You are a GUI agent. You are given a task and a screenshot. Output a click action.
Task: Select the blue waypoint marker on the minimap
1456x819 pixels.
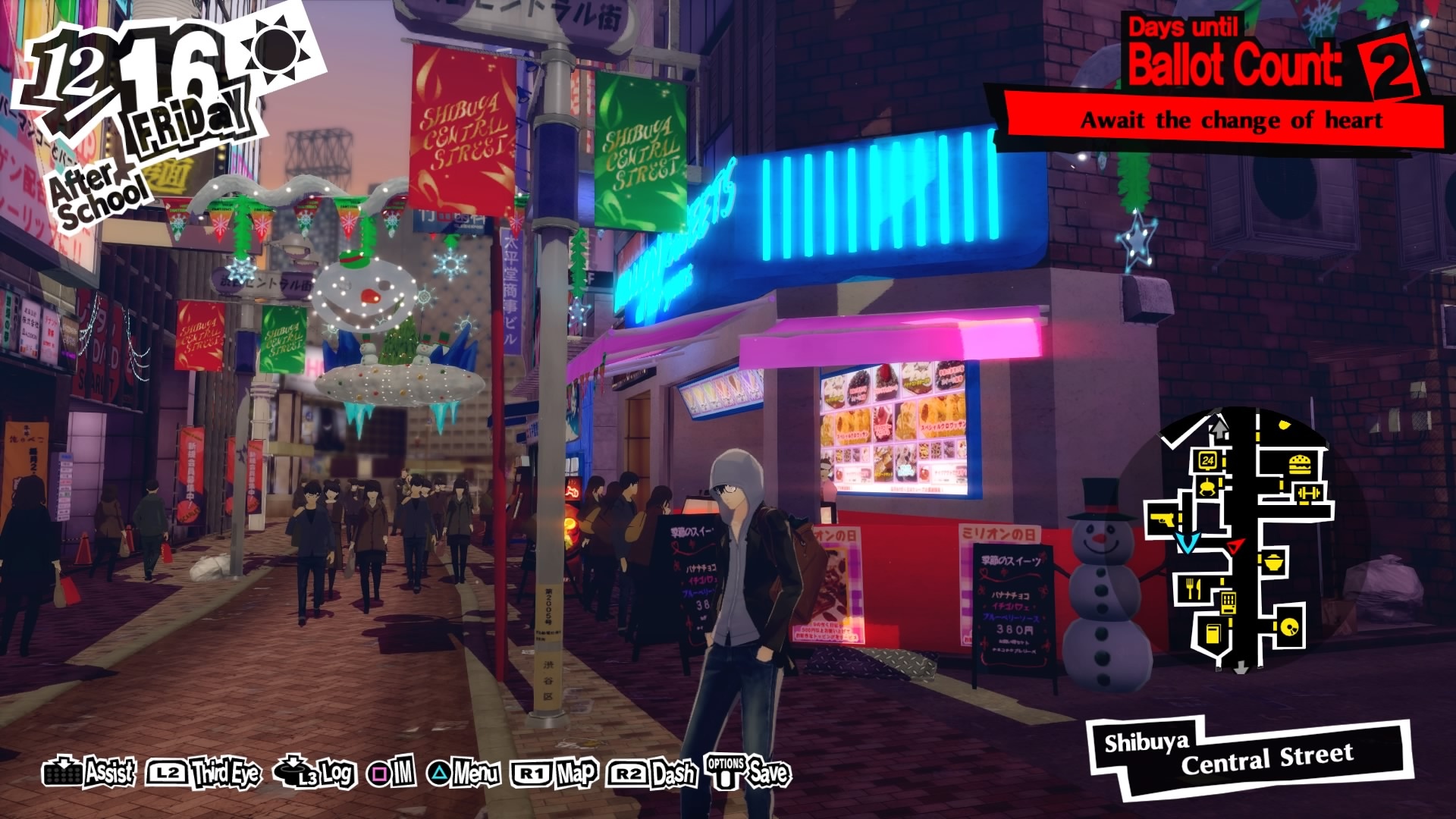click(1187, 544)
